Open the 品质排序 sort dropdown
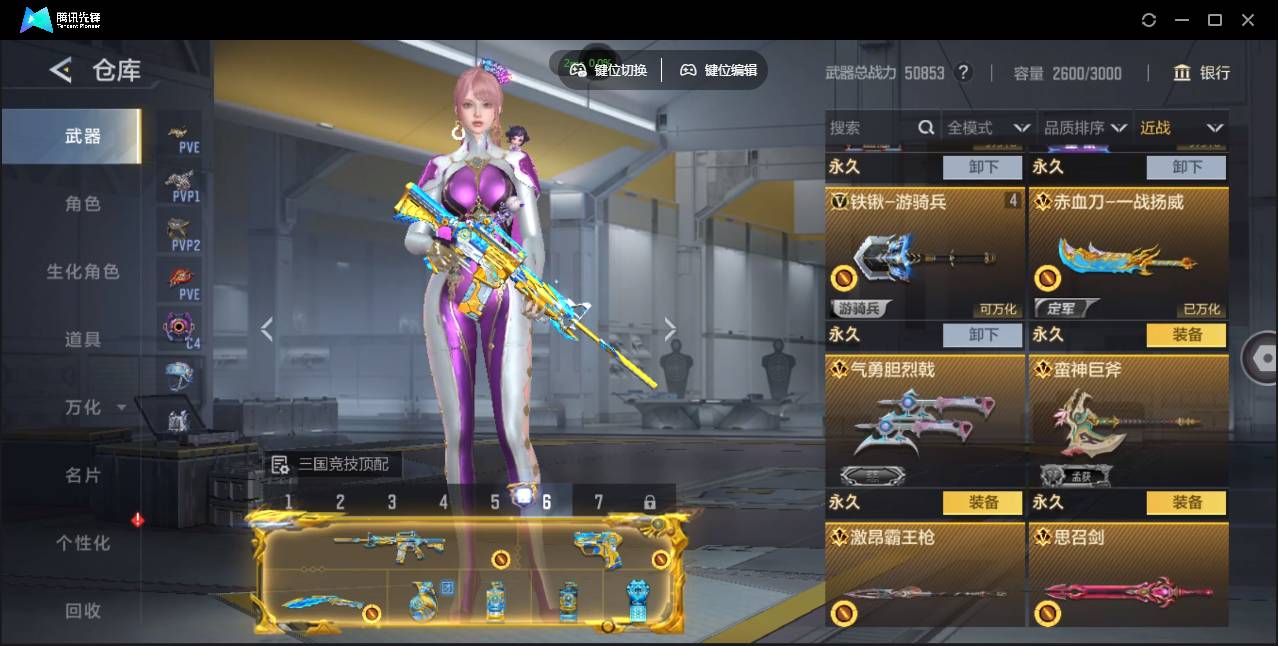Screen dimensions: 1278x646 [x=1085, y=128]
